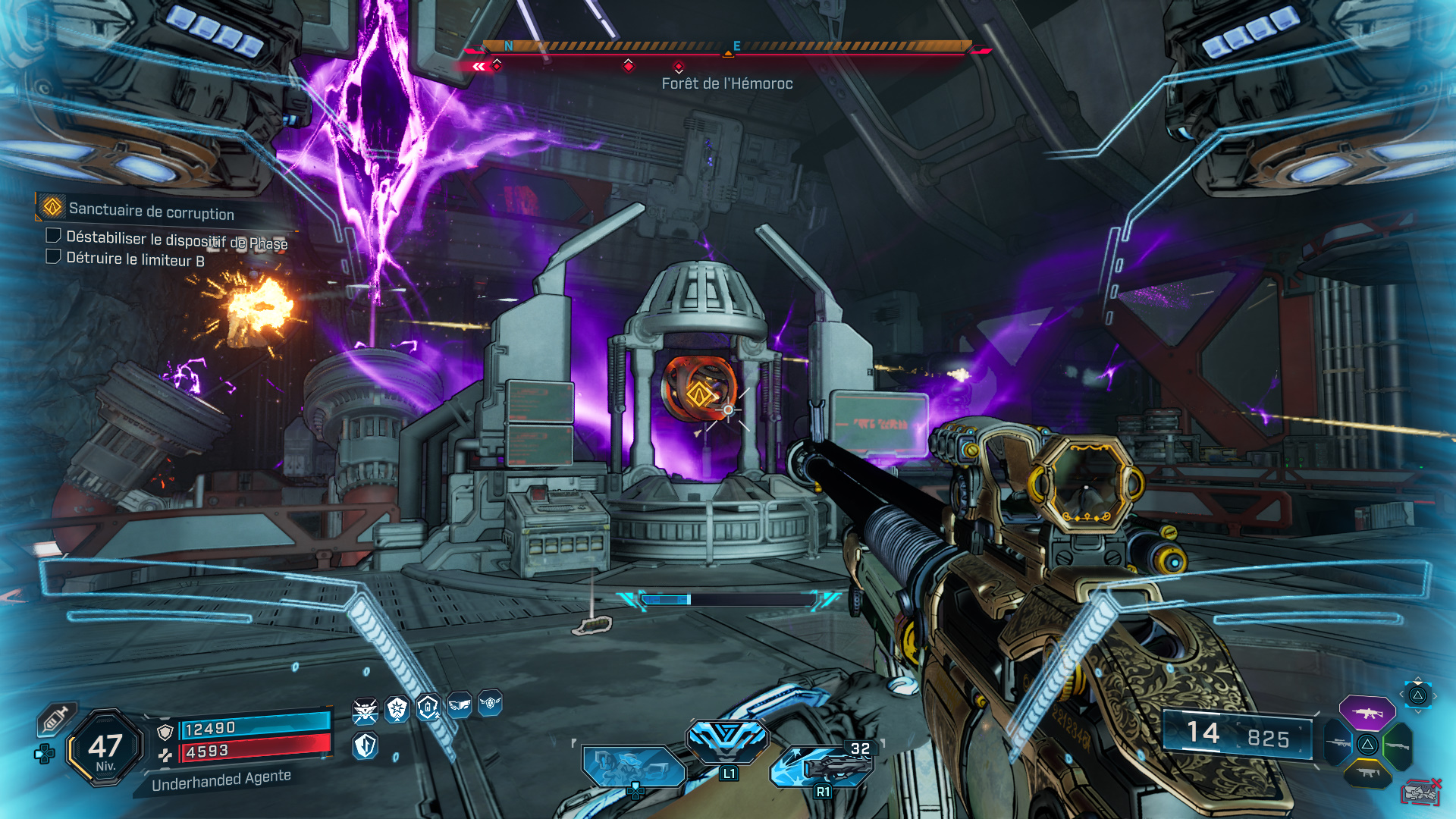The height and width of the screenshot is (819, 1456).
Task: Select the orange objective marker on the device
Action: pos(698,393)
